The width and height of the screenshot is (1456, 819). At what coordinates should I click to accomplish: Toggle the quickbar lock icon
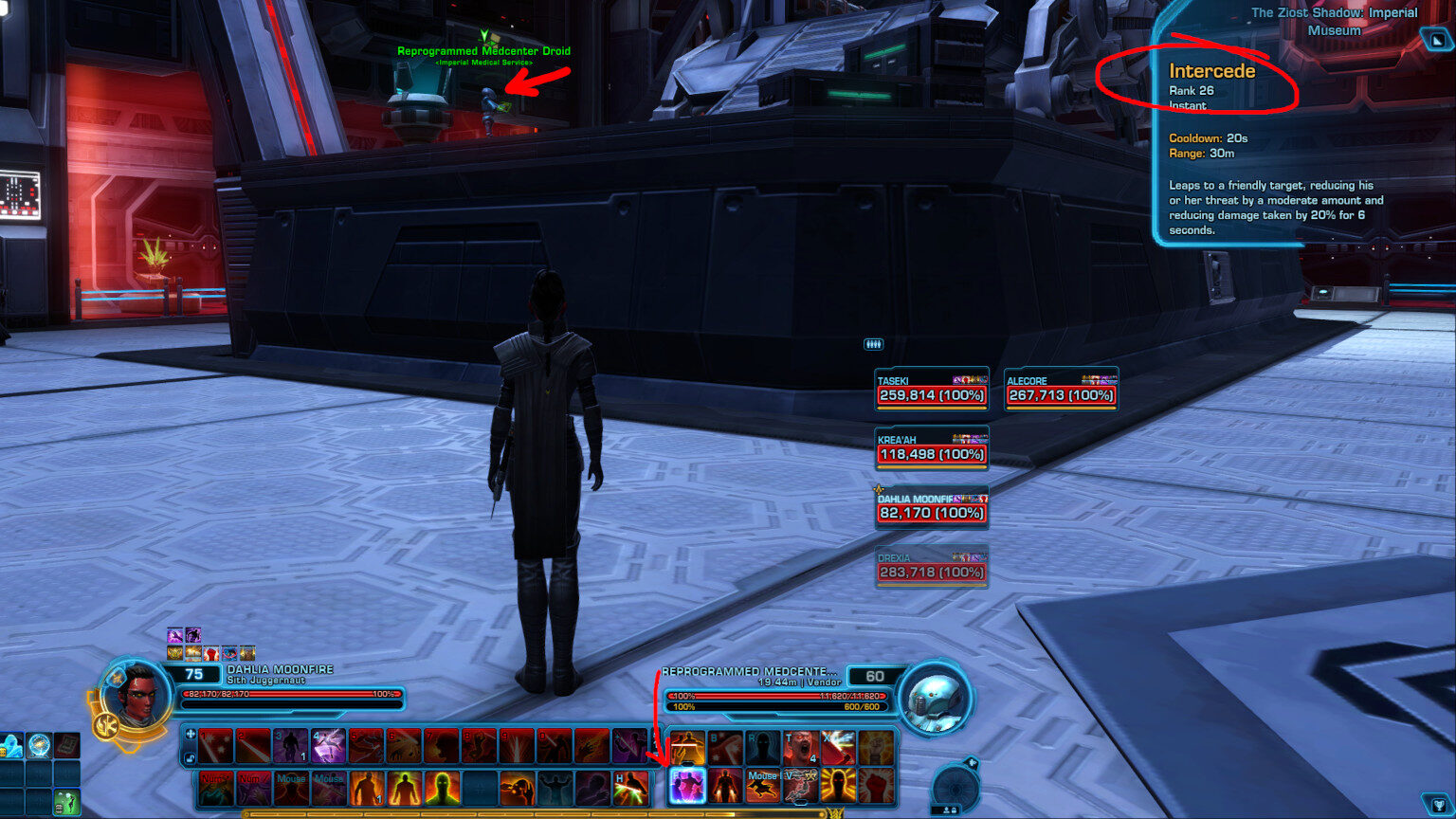[190, 757]
